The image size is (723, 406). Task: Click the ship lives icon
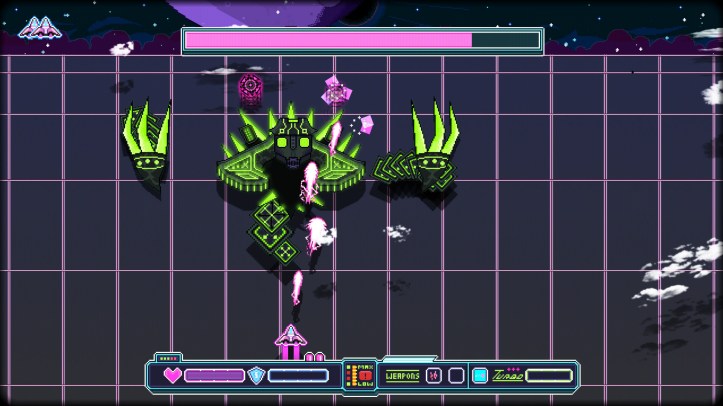point(38,28)
